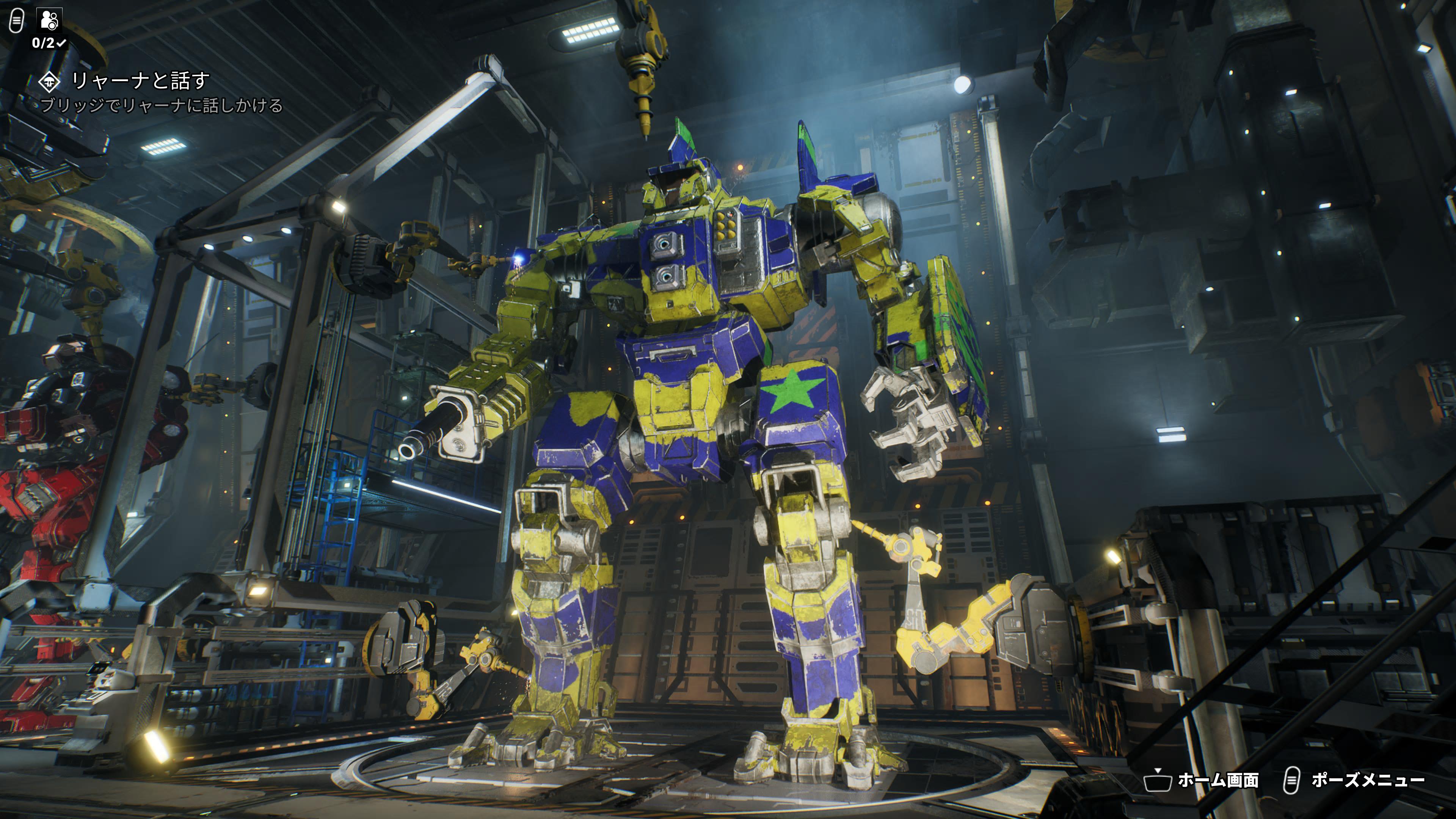Screen dimensions: 1456x819
Task: Go to ホーム画面 home screen
Action: (1202, 781)
